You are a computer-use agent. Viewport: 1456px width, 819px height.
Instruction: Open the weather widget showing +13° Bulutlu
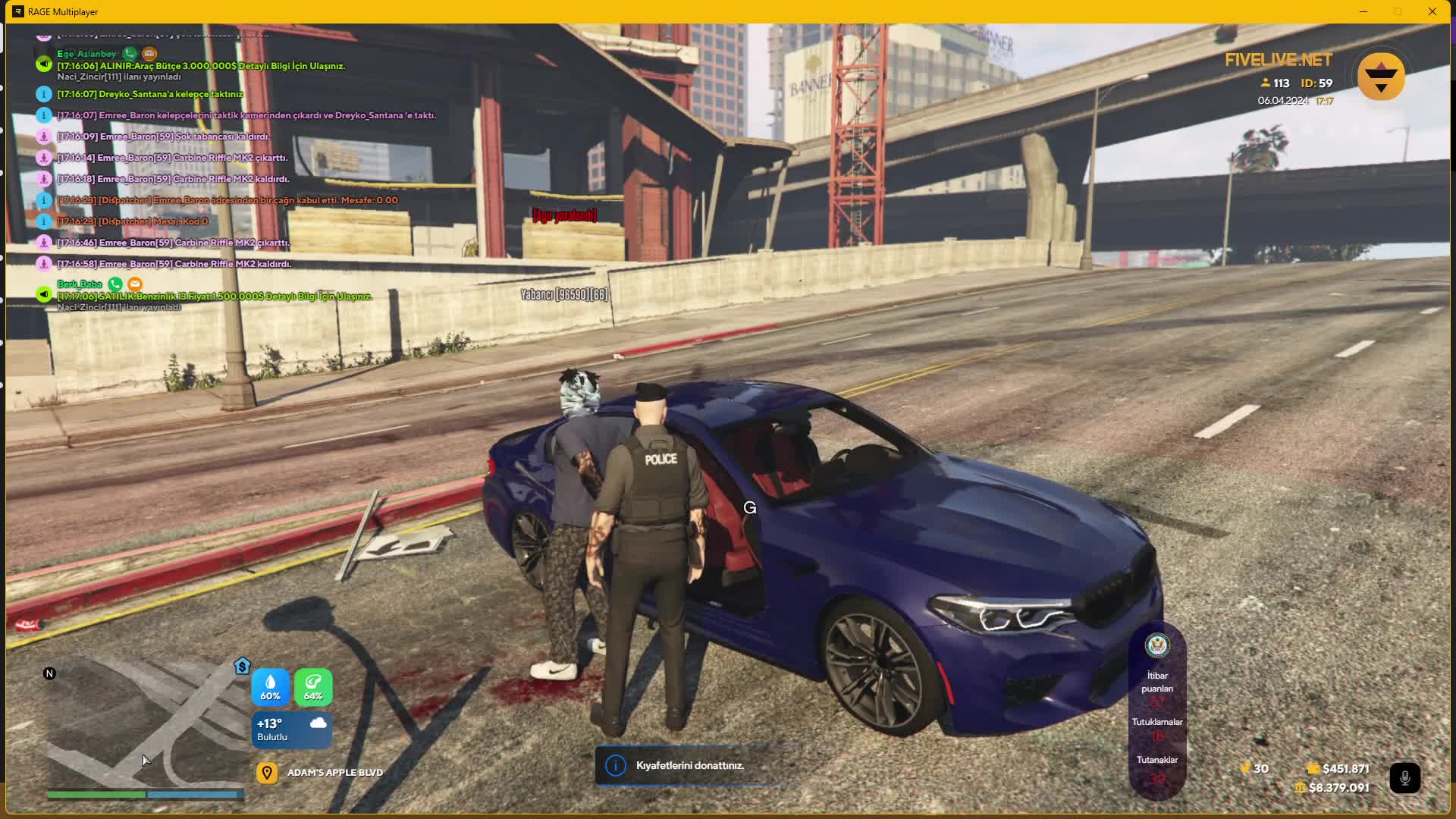click(x=292, y=729)
